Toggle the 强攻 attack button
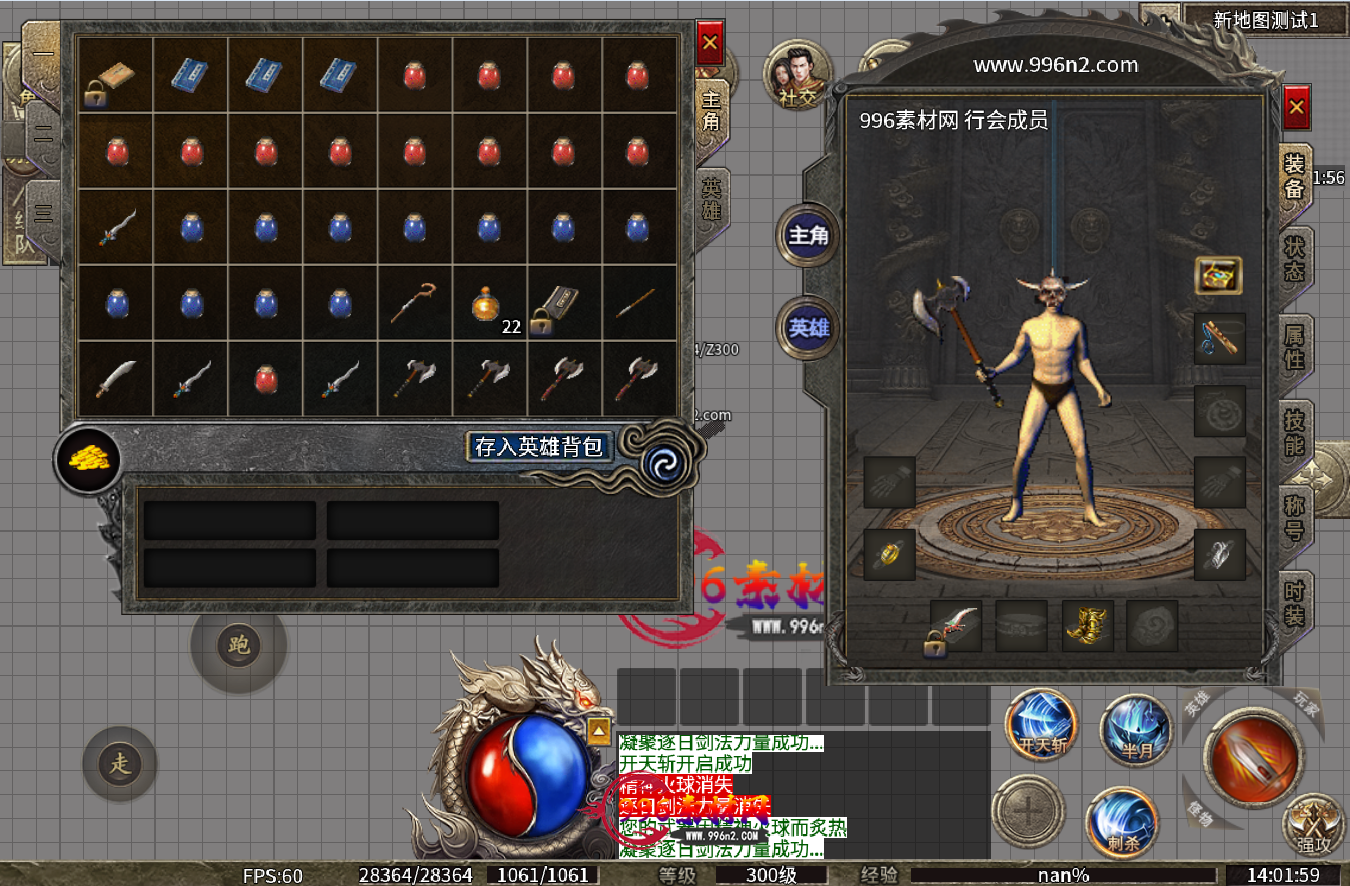 [x=1312, y=827]
